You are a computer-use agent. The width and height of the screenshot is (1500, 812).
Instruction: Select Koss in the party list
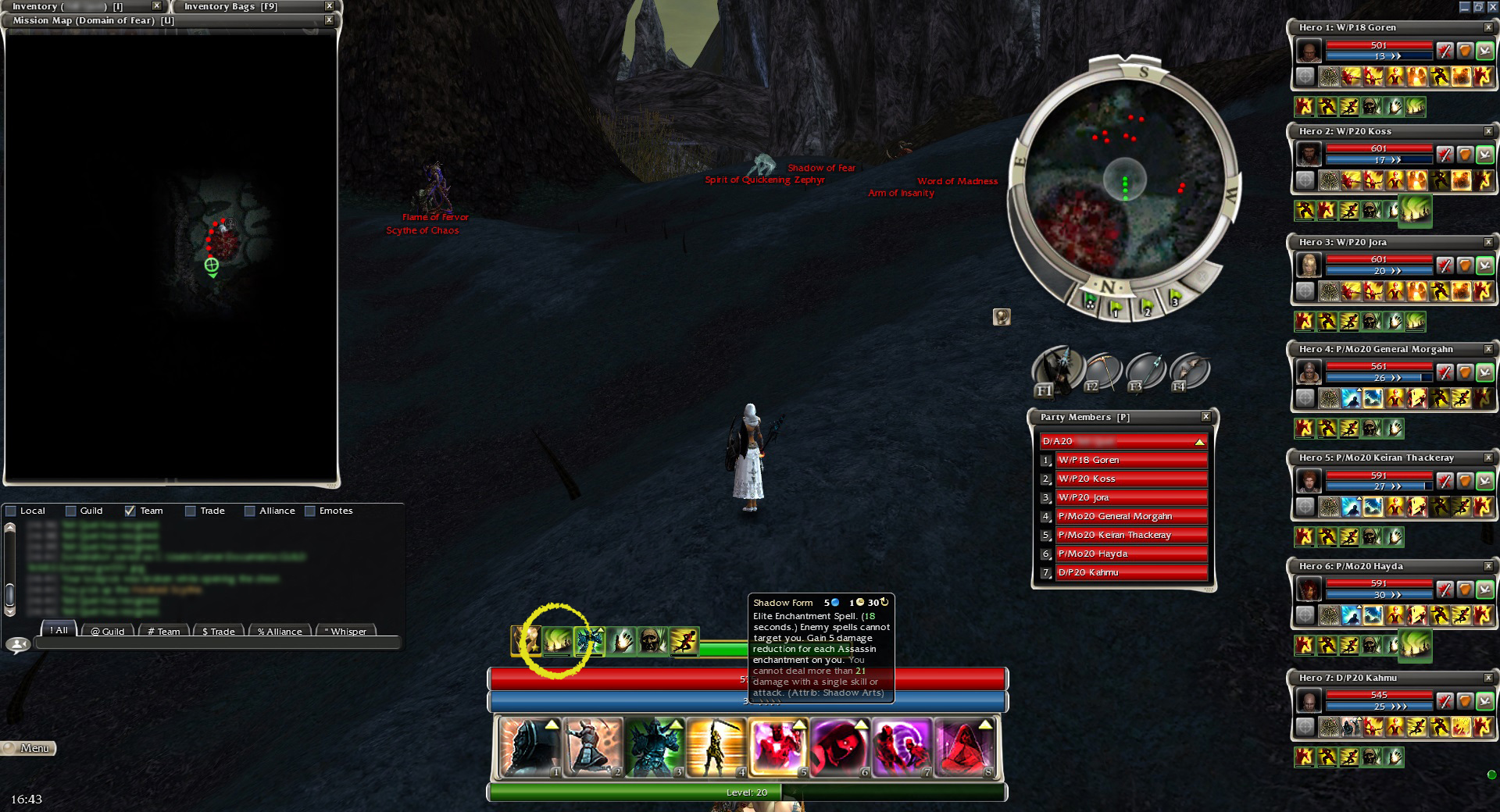(1130, 479)
